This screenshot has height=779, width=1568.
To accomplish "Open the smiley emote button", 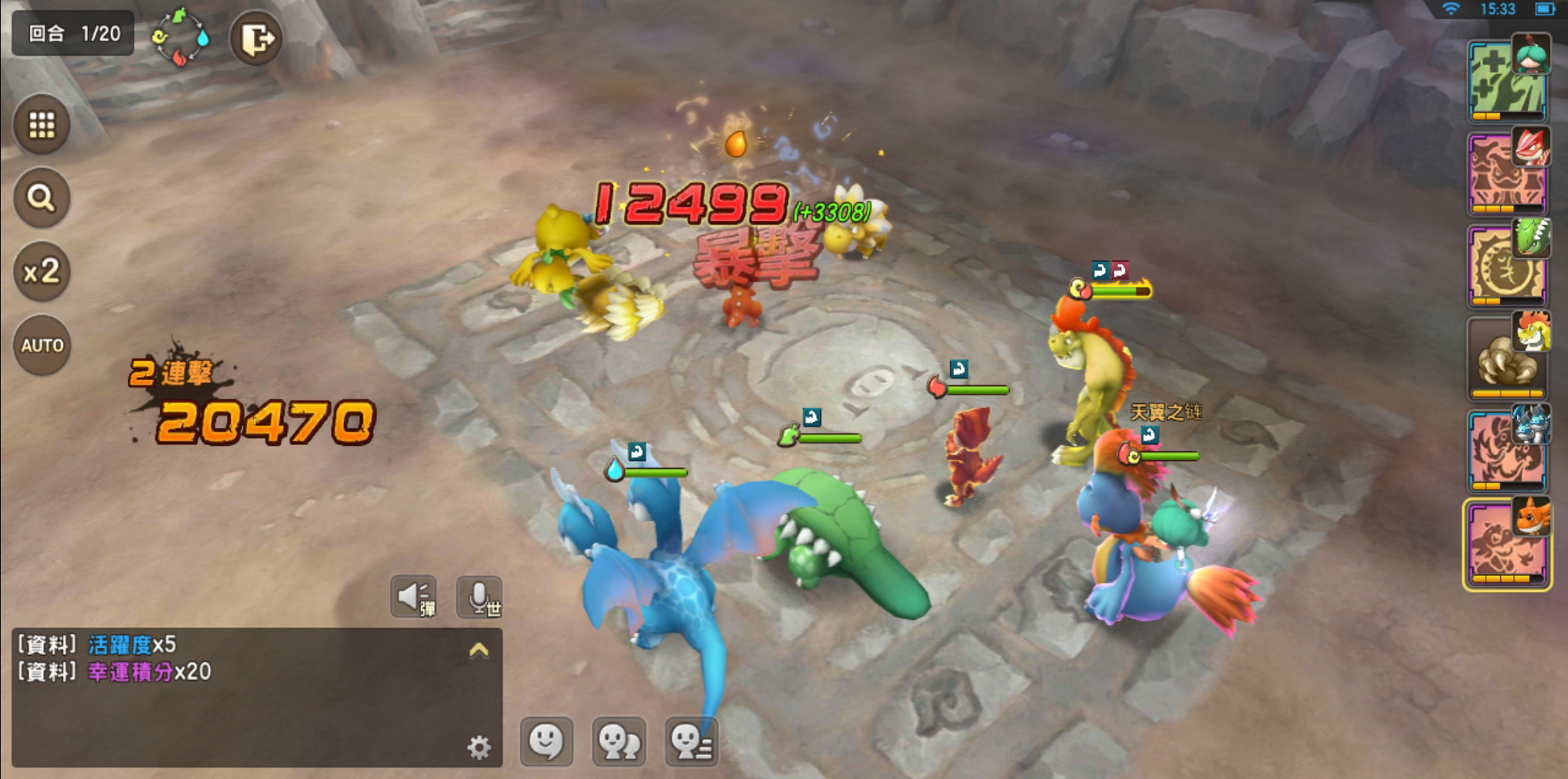I will 547,741.
